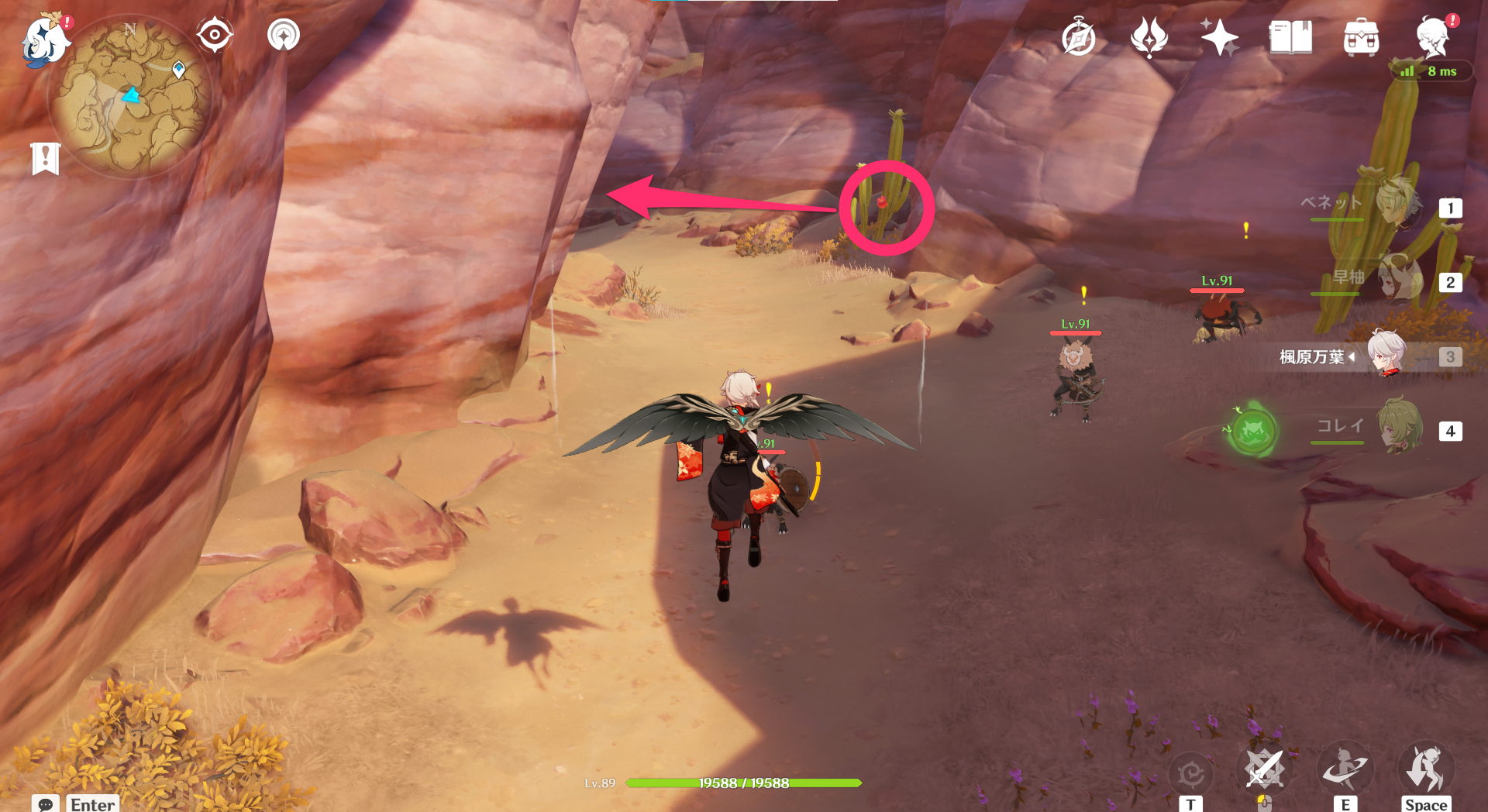Open the Inventory backpack

(x=1362, y=34)
